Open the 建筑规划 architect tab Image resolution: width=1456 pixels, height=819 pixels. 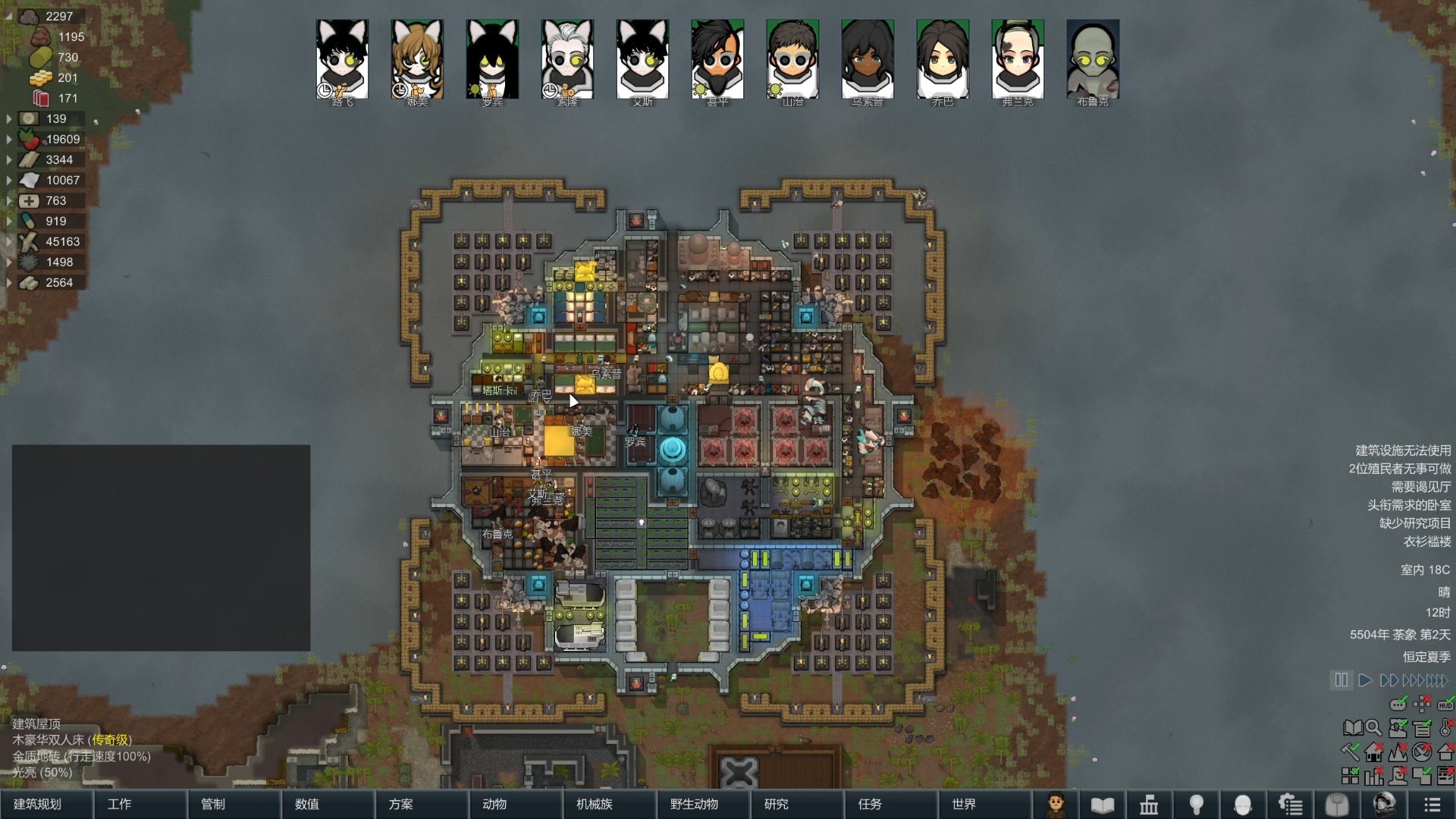coord(38,804)
